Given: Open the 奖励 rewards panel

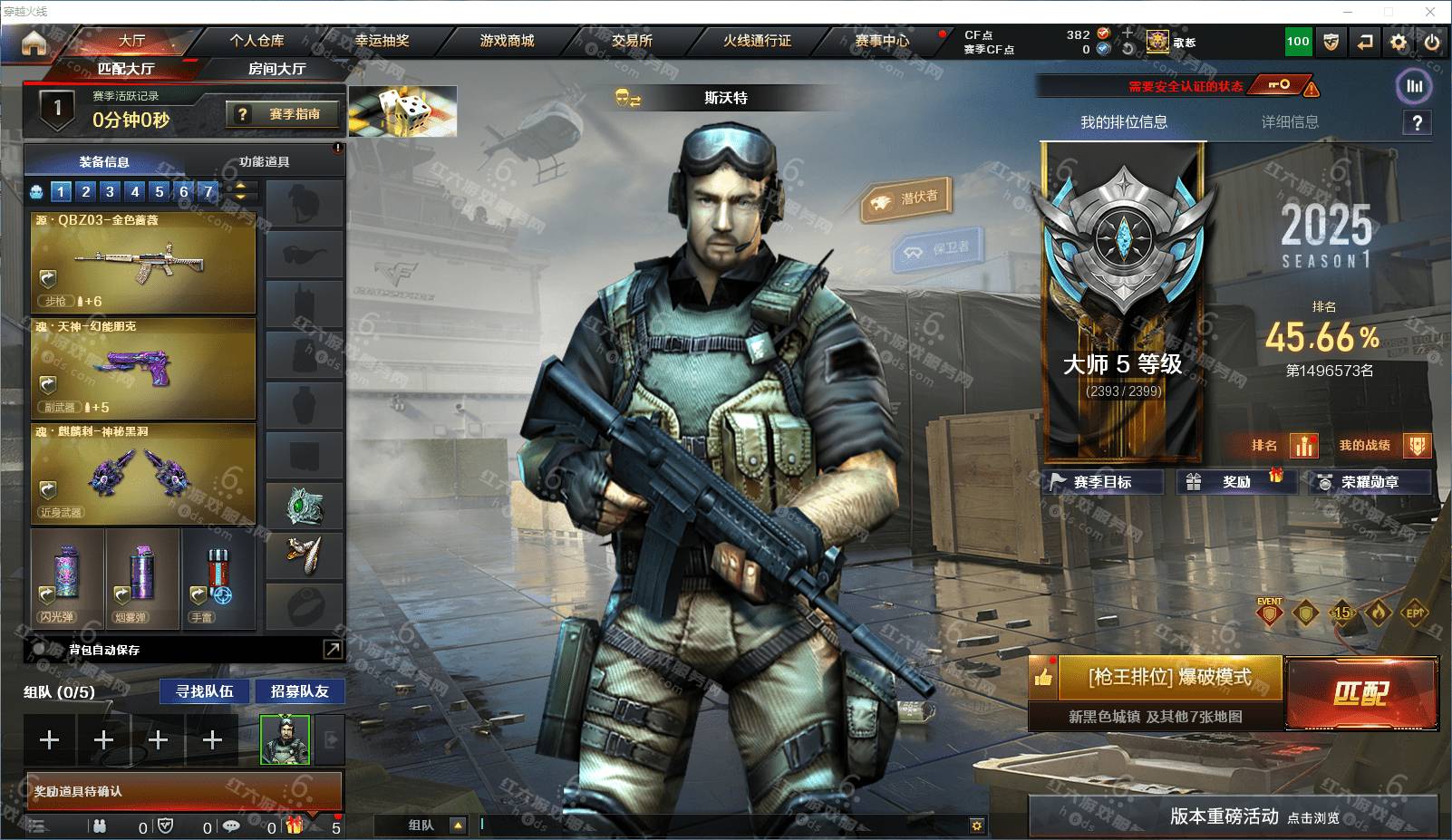Looking at the screenshot, I should pyautogui.click(x=1235, y=482).
